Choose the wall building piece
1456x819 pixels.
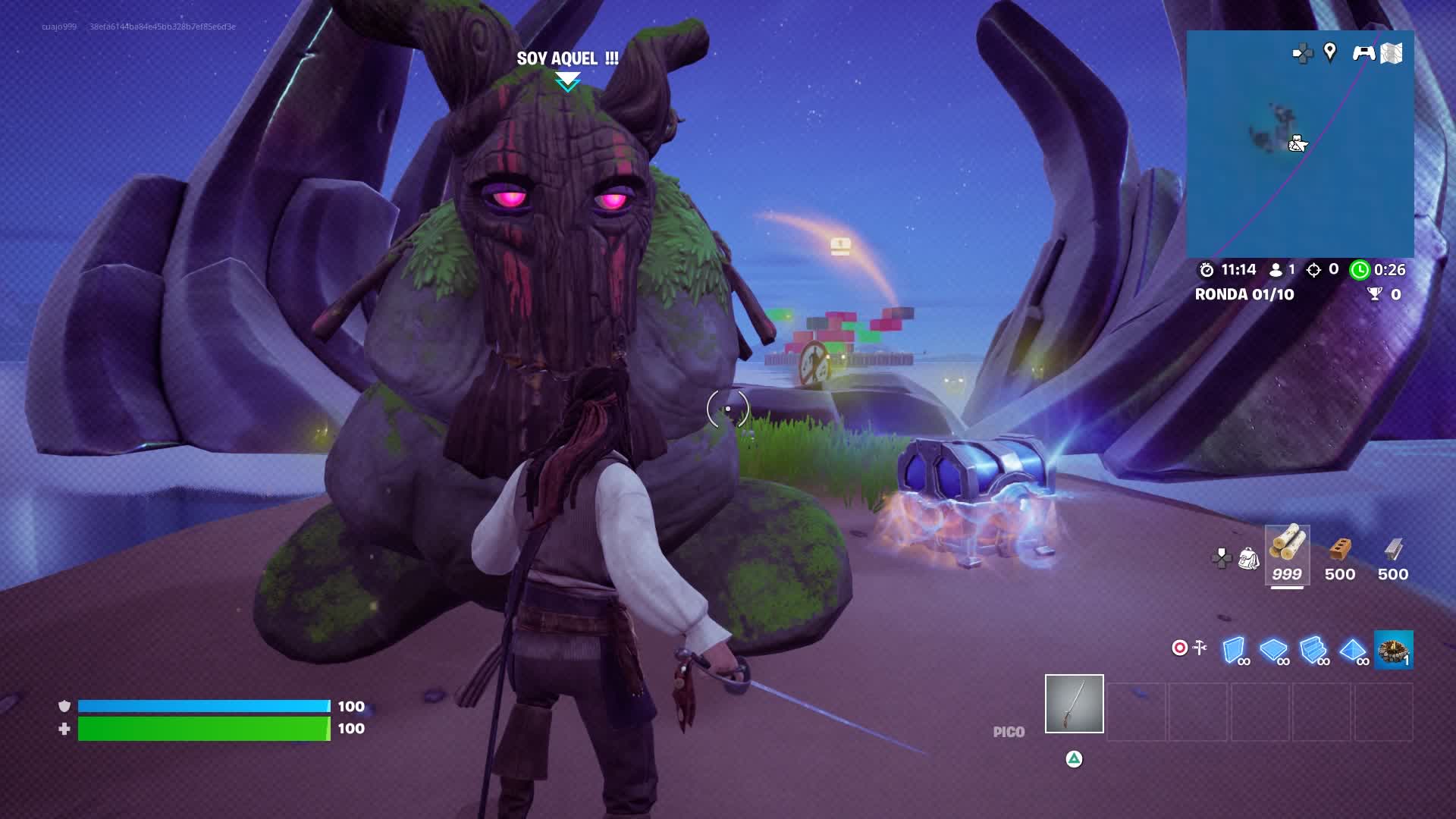[x=1235, y=650]
